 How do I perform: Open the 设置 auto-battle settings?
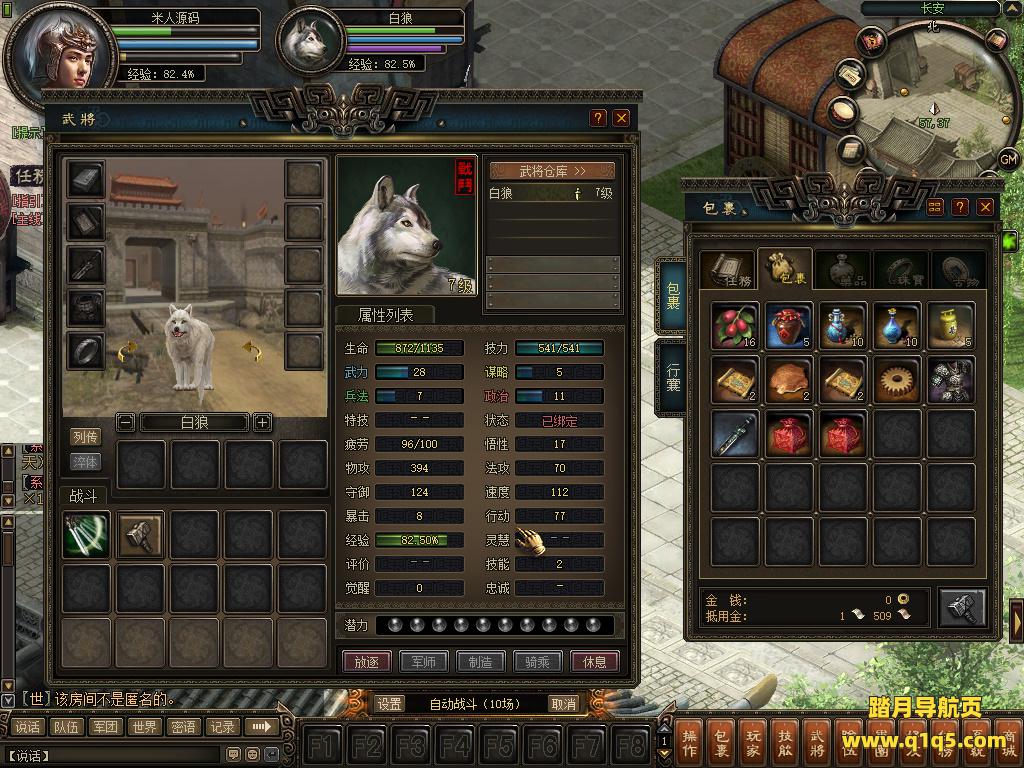tap(390, 704)
